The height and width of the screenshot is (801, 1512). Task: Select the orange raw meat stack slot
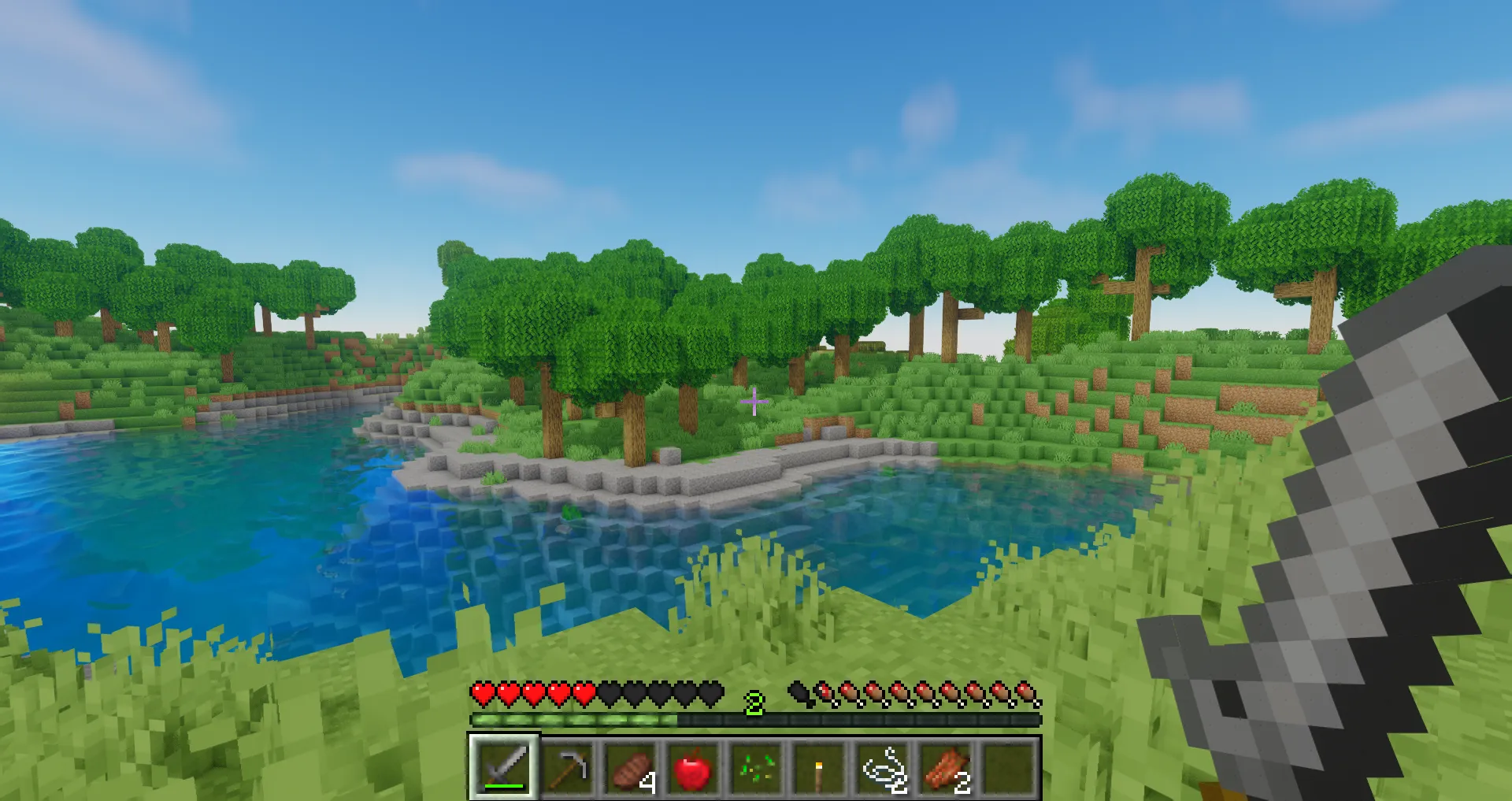pos(945,766)
